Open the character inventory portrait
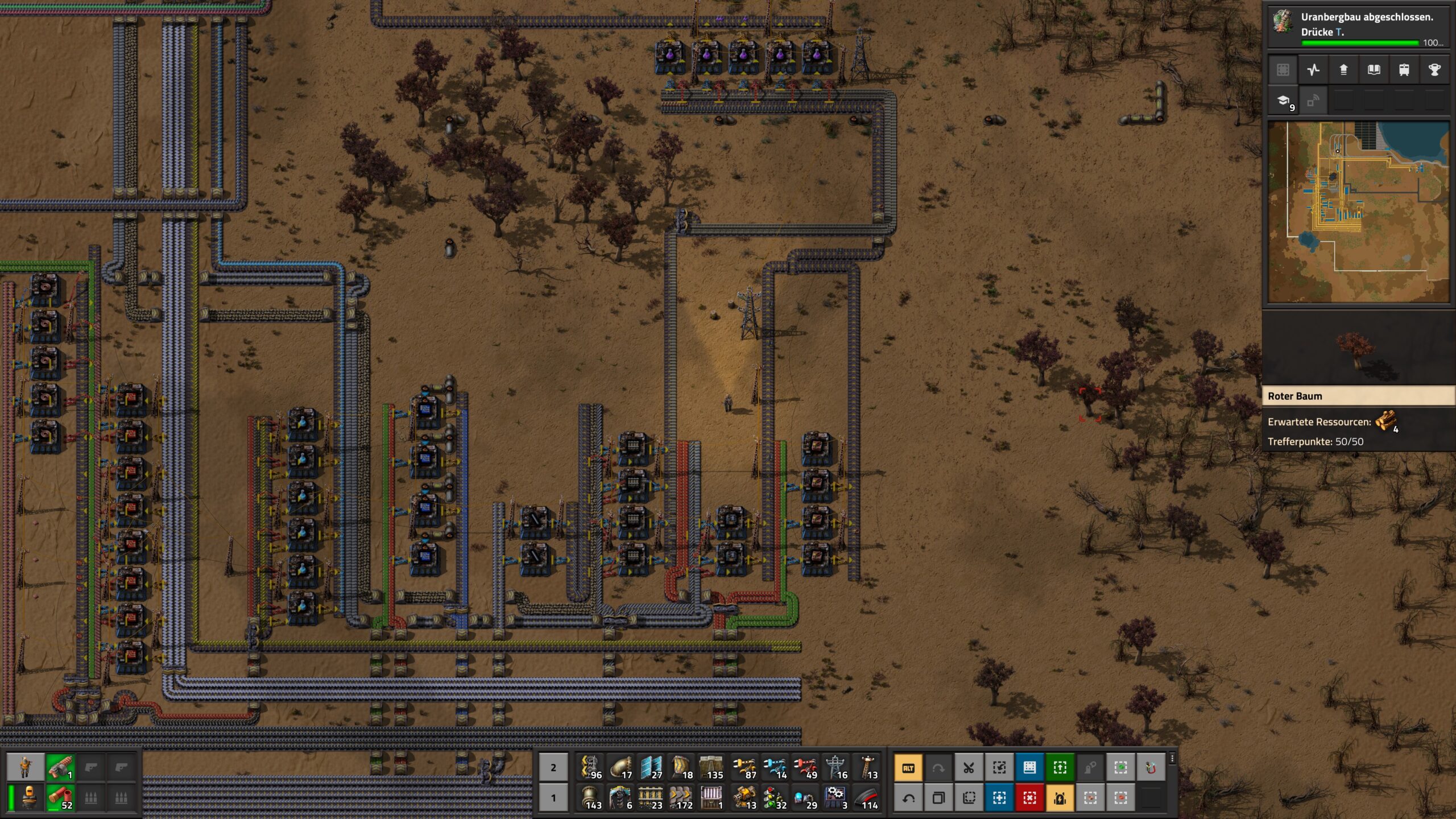The image size is (1456, 819). pyautogui.click(x=26, y=767)
